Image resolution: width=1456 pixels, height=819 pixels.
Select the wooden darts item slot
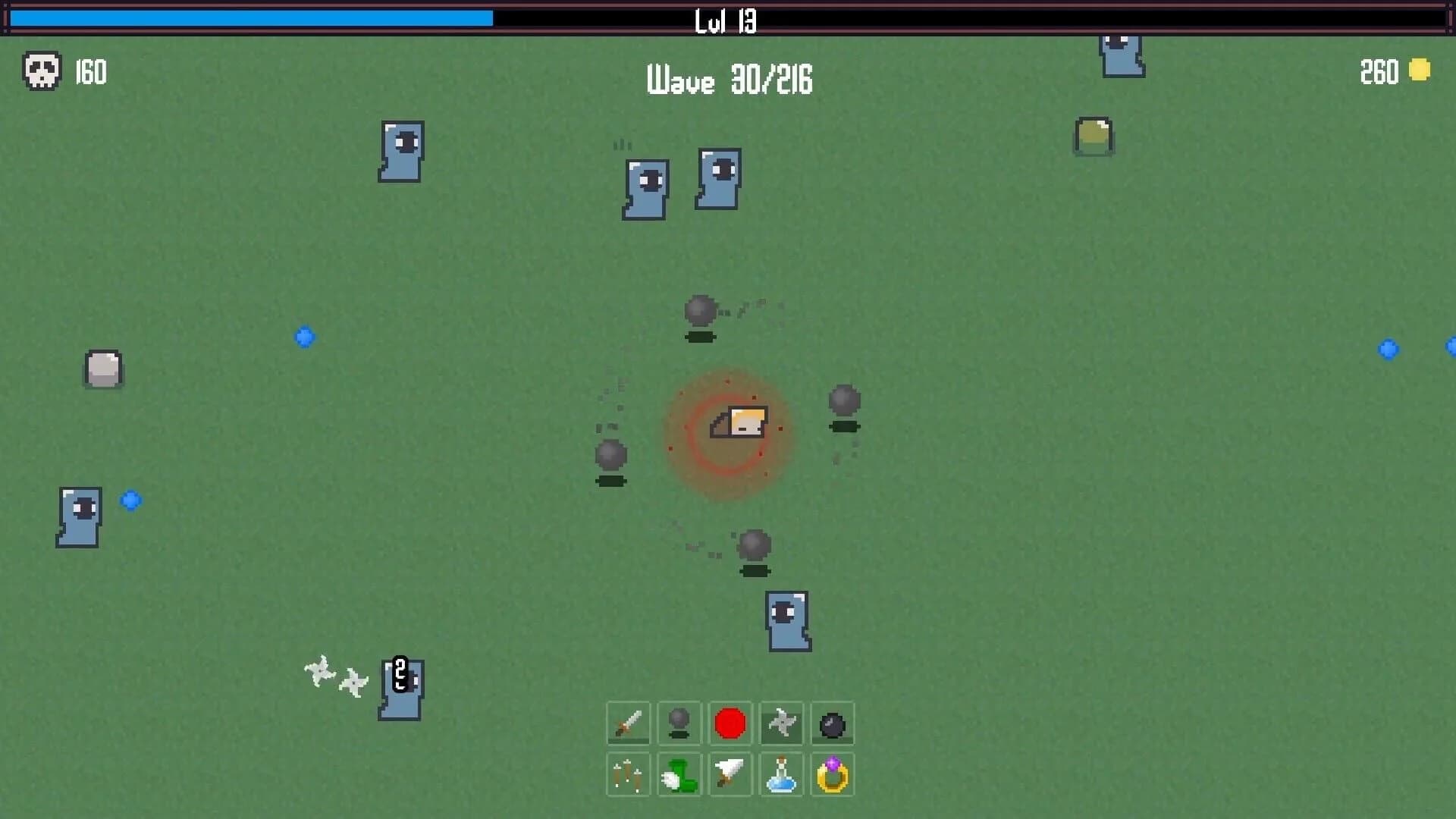click(x=627, y=774)
